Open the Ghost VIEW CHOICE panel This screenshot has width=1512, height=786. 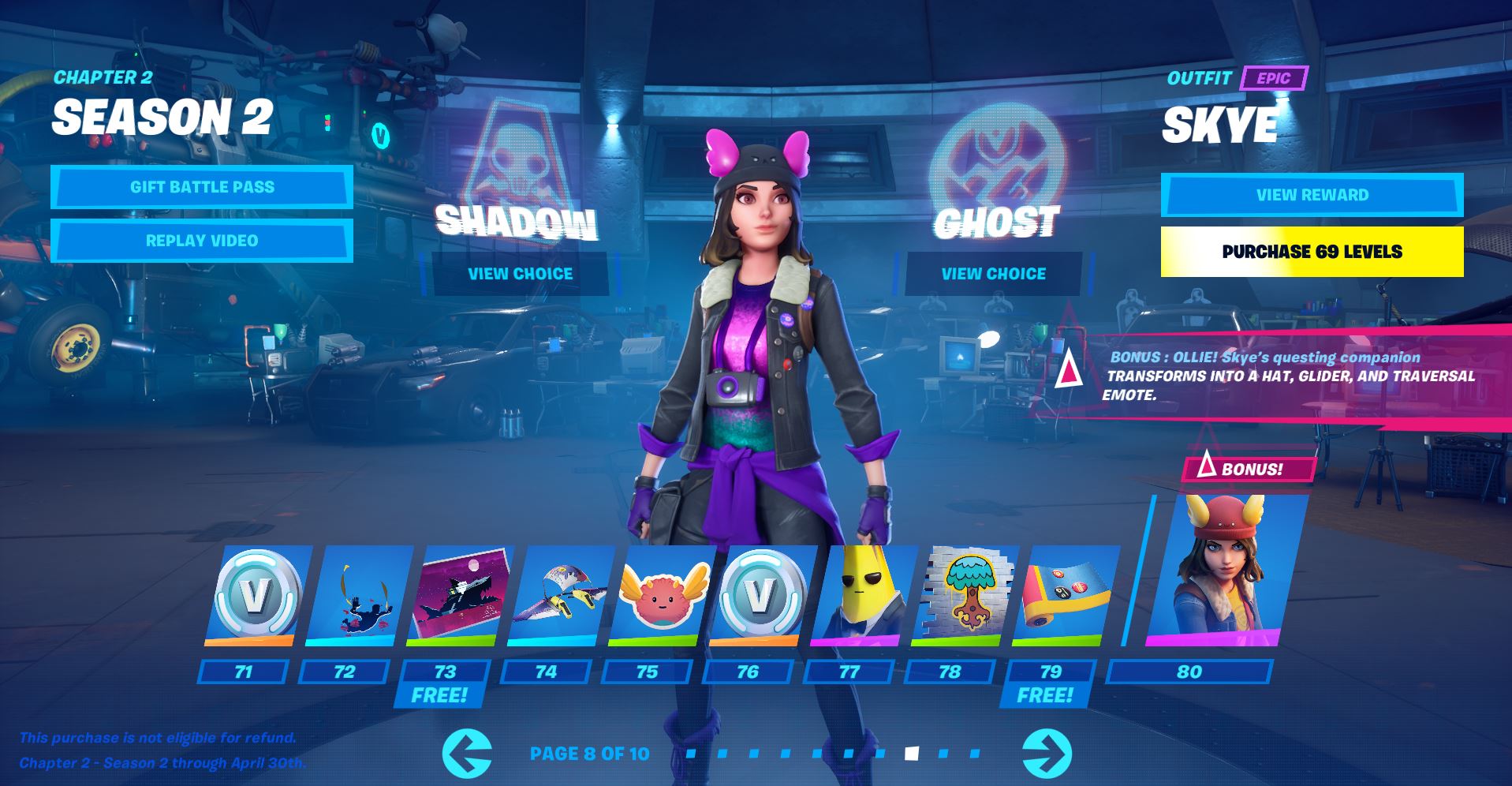(992, 274)
